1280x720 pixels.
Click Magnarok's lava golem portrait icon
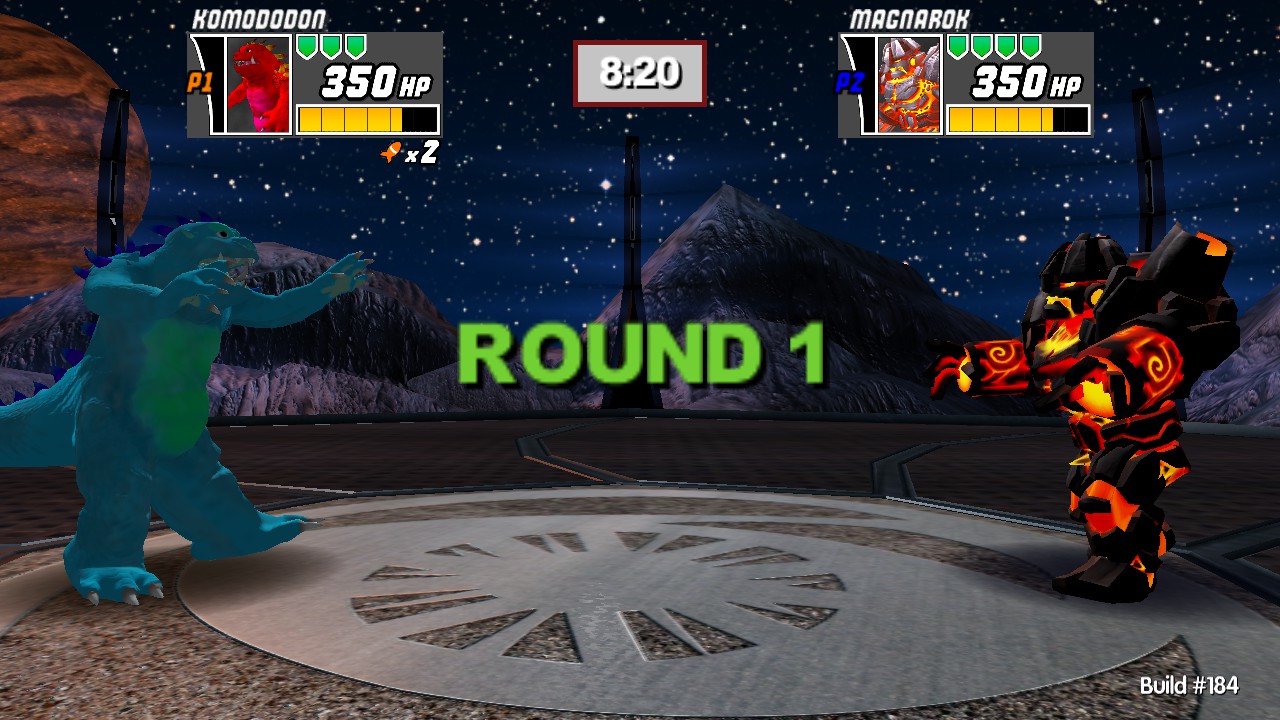coord(909,85)
